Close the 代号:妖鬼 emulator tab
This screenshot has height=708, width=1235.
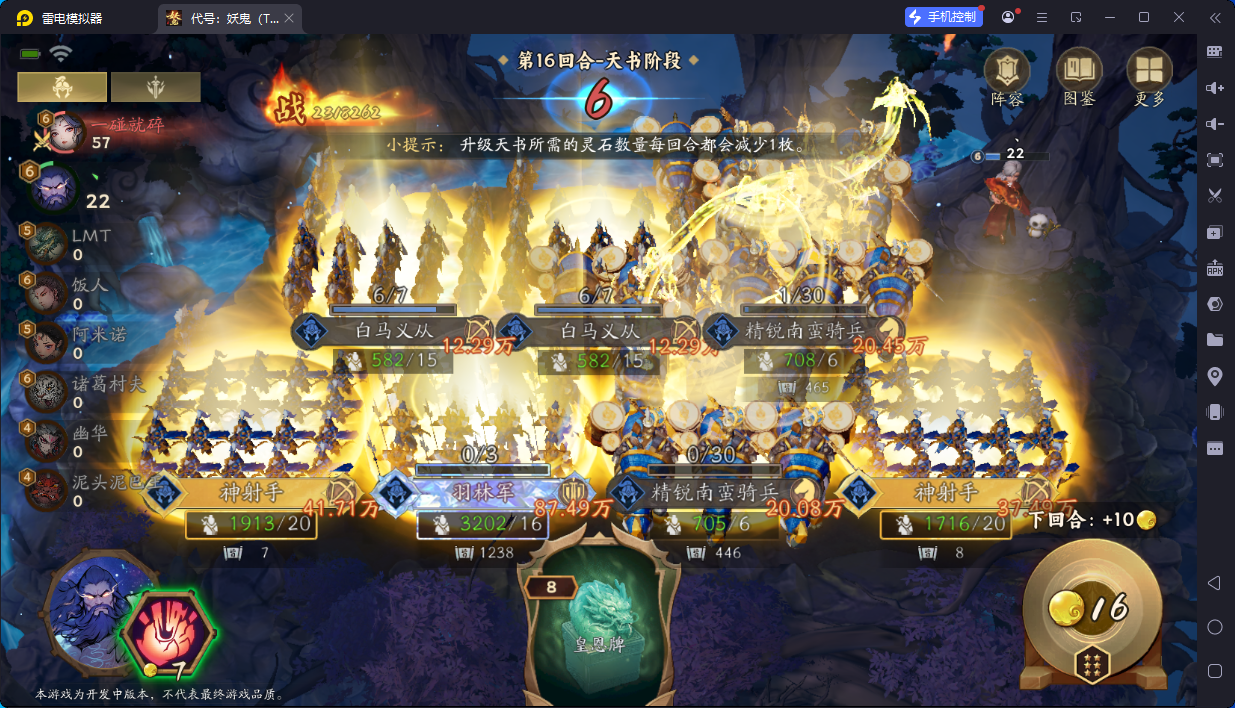click(289, 18)
